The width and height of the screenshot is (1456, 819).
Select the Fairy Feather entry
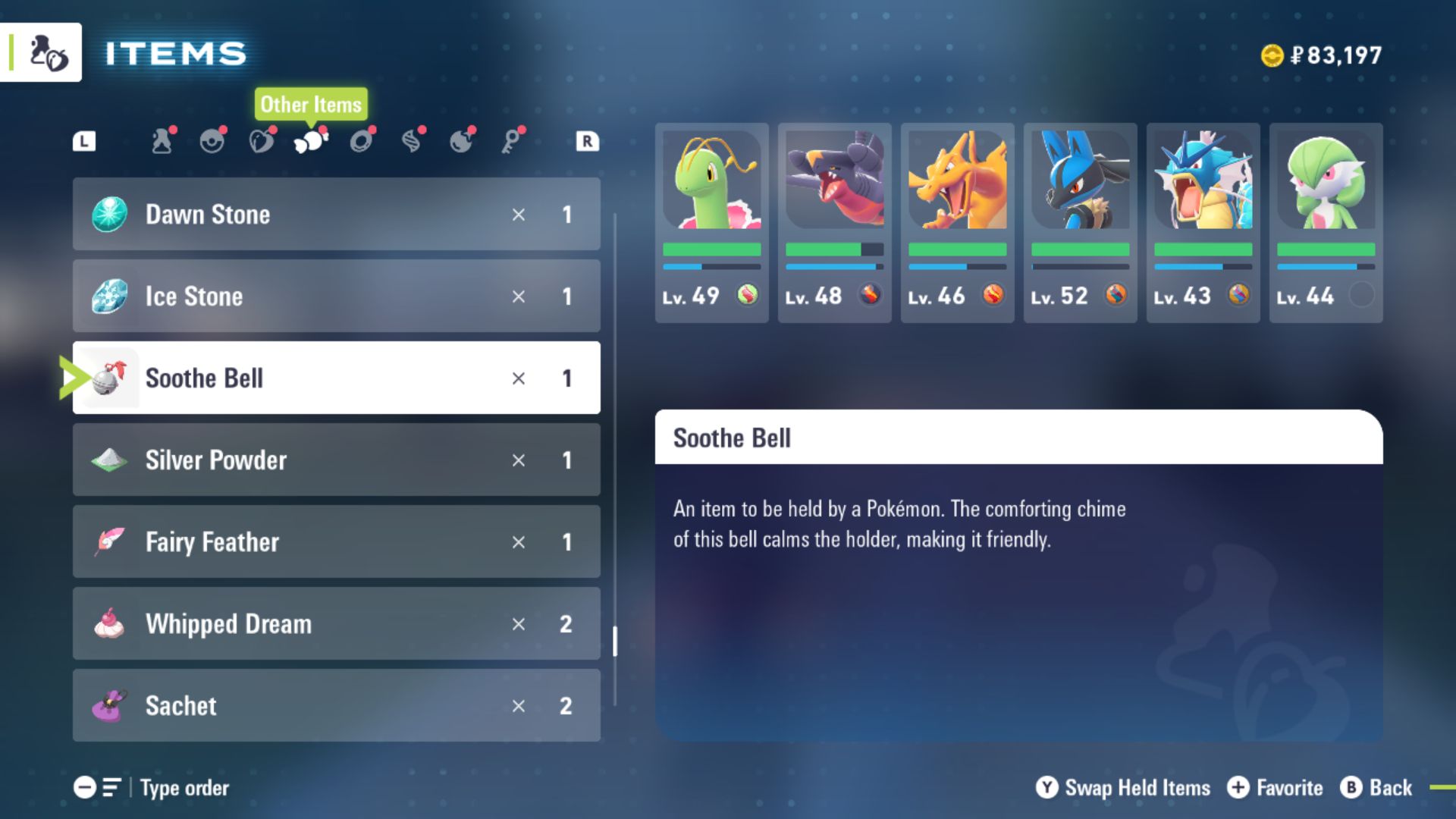tap(336, 542)
